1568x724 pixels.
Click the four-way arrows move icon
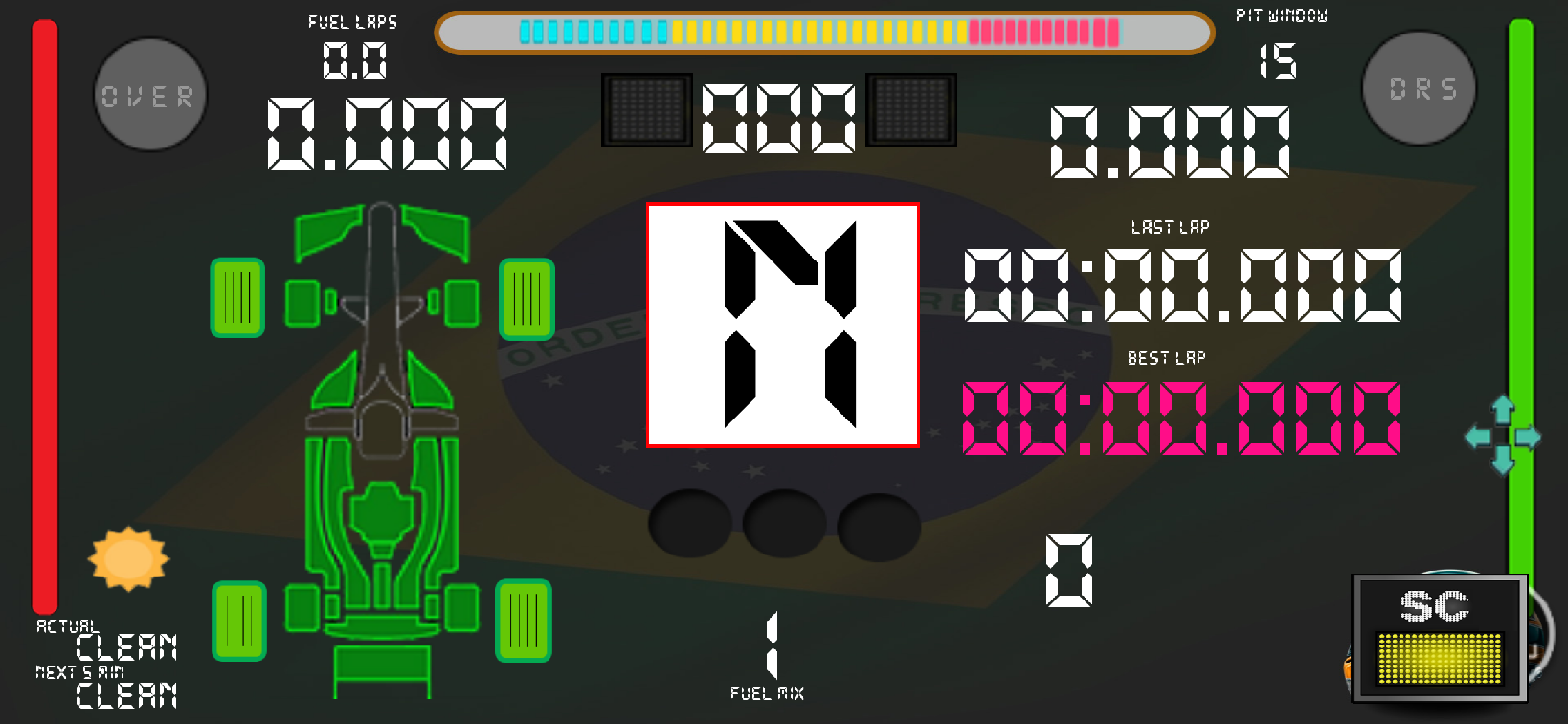[x=1502, y=436]
